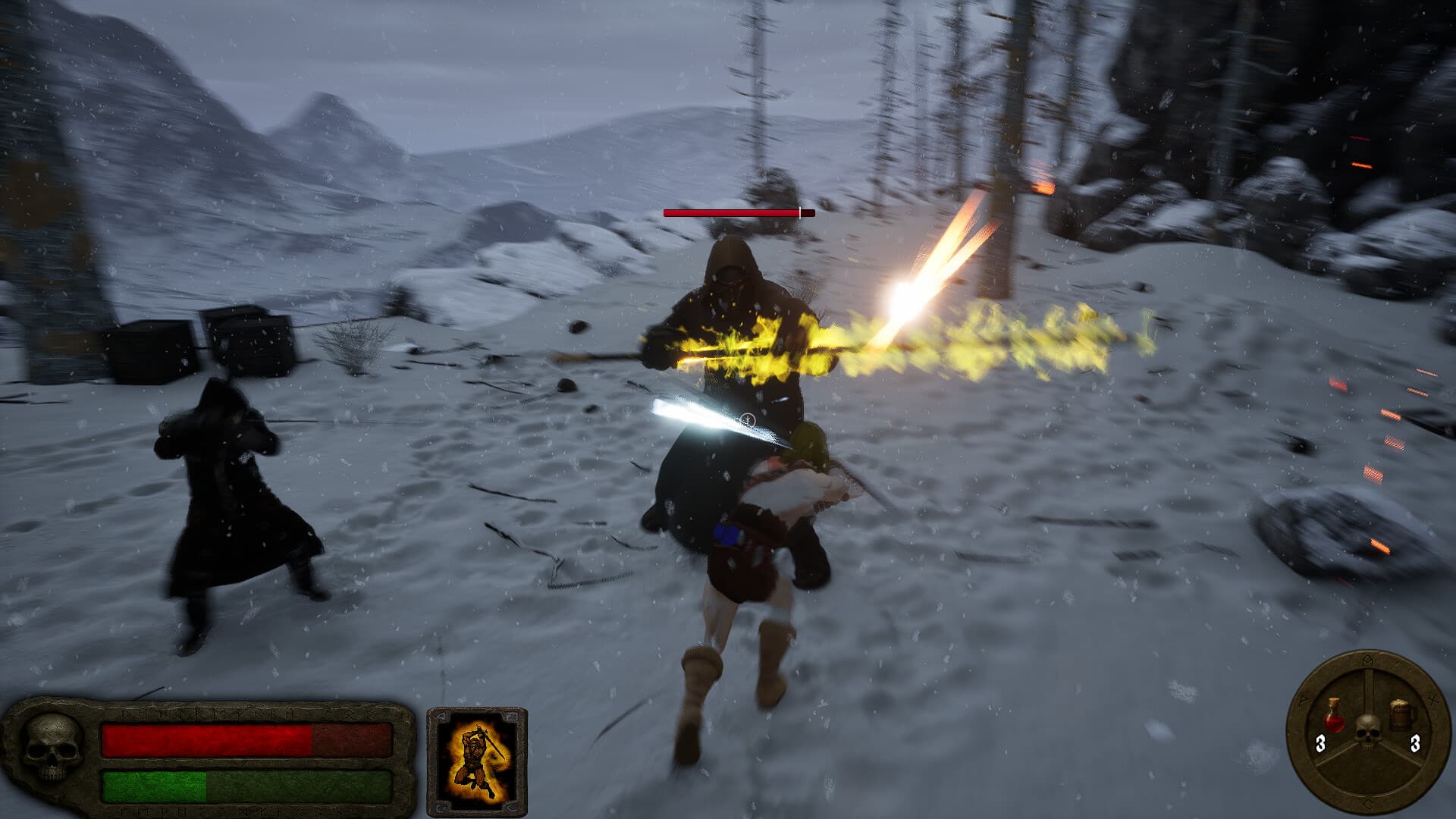1456x819 pixels.
Task: Click the potion count number three
Action: [1320, 743]
